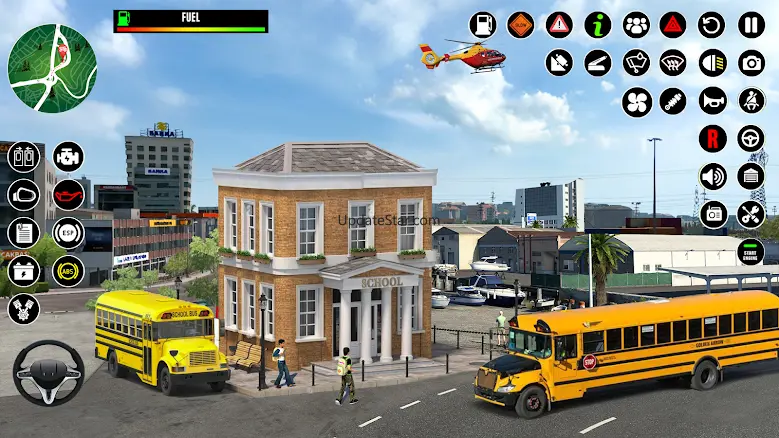The image size is (779, 438).
Task: Take a screenshot with the camera icon
Action: 751,63
